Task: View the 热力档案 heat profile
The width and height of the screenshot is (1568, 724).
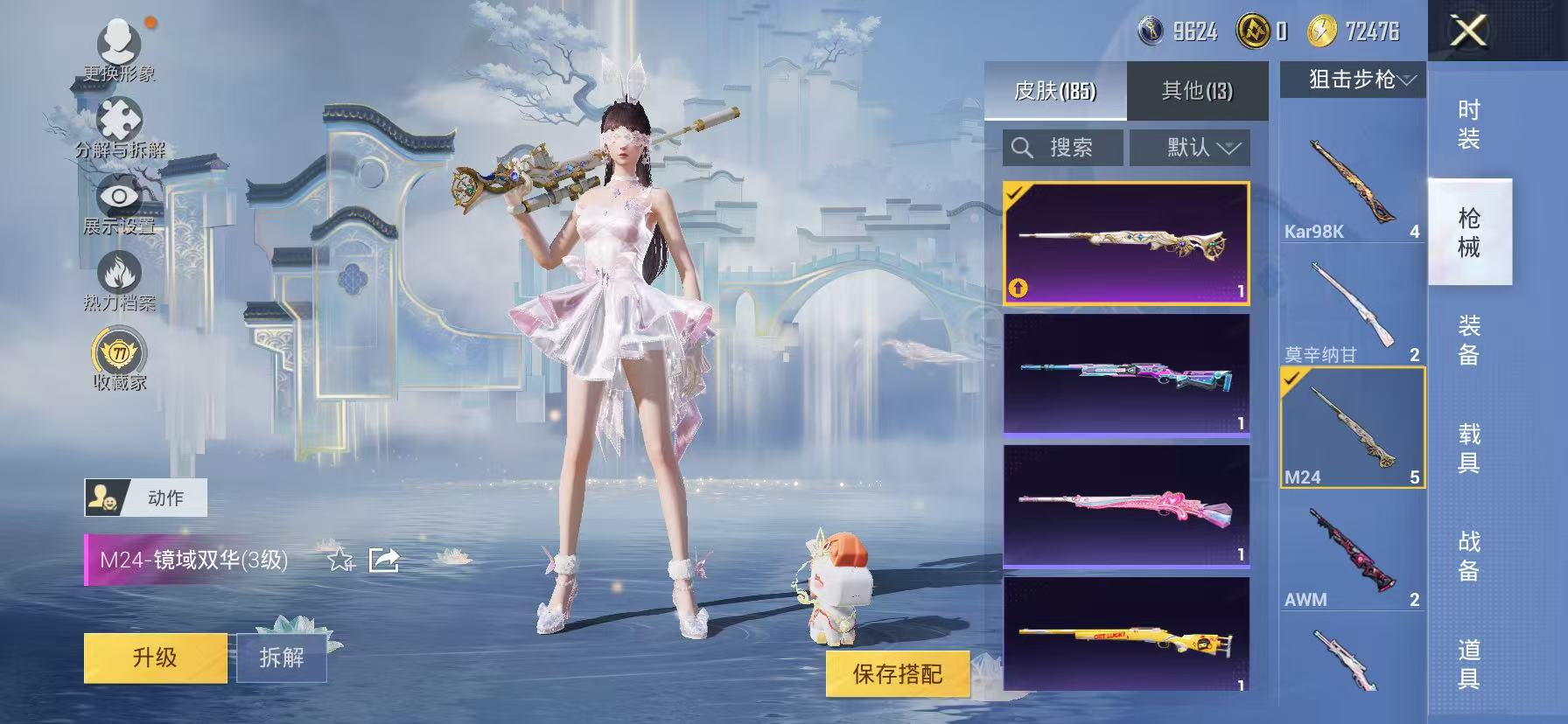Action: click(x=121, y=280)
